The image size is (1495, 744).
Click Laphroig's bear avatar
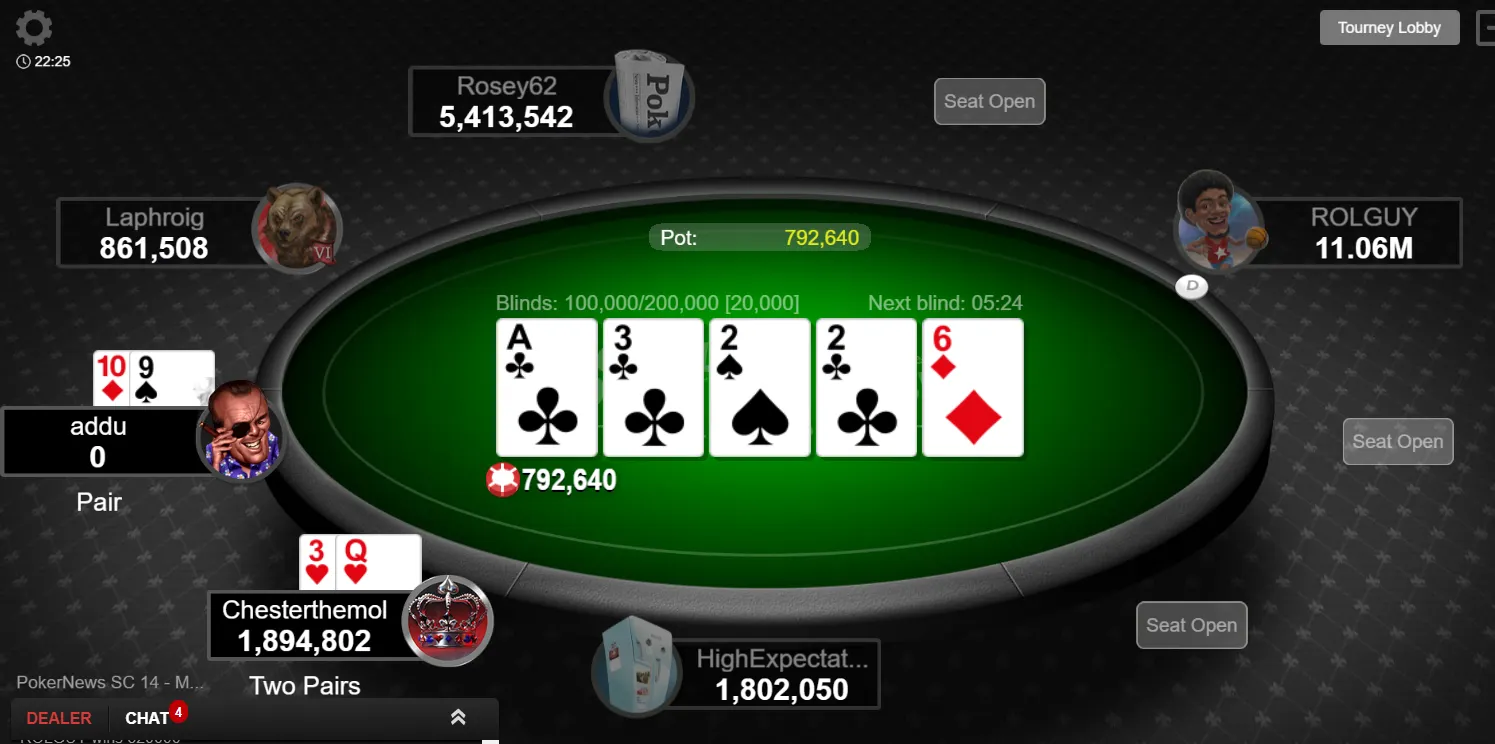297,229
